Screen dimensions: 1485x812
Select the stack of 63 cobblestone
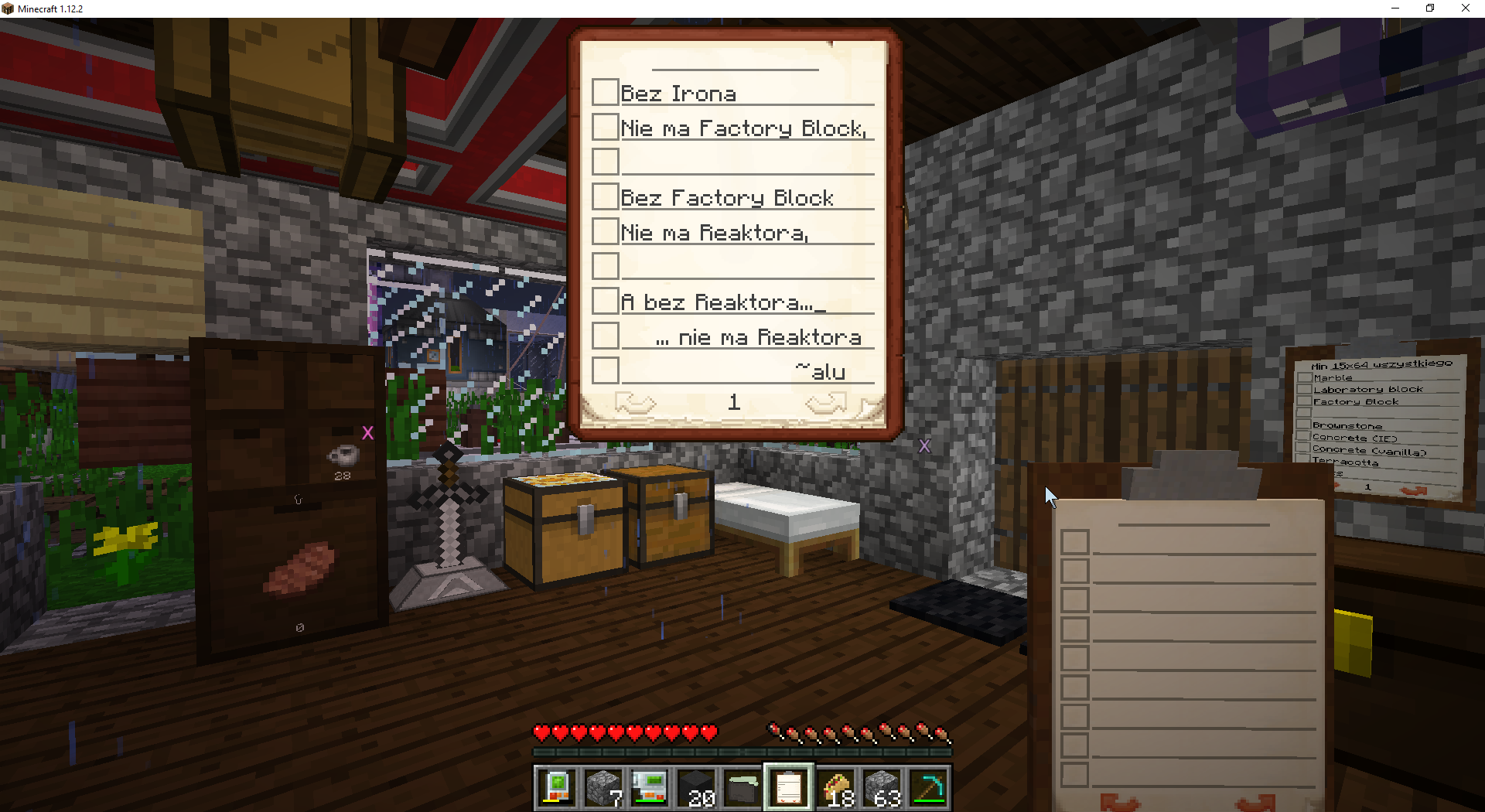(x=882, y=789)
